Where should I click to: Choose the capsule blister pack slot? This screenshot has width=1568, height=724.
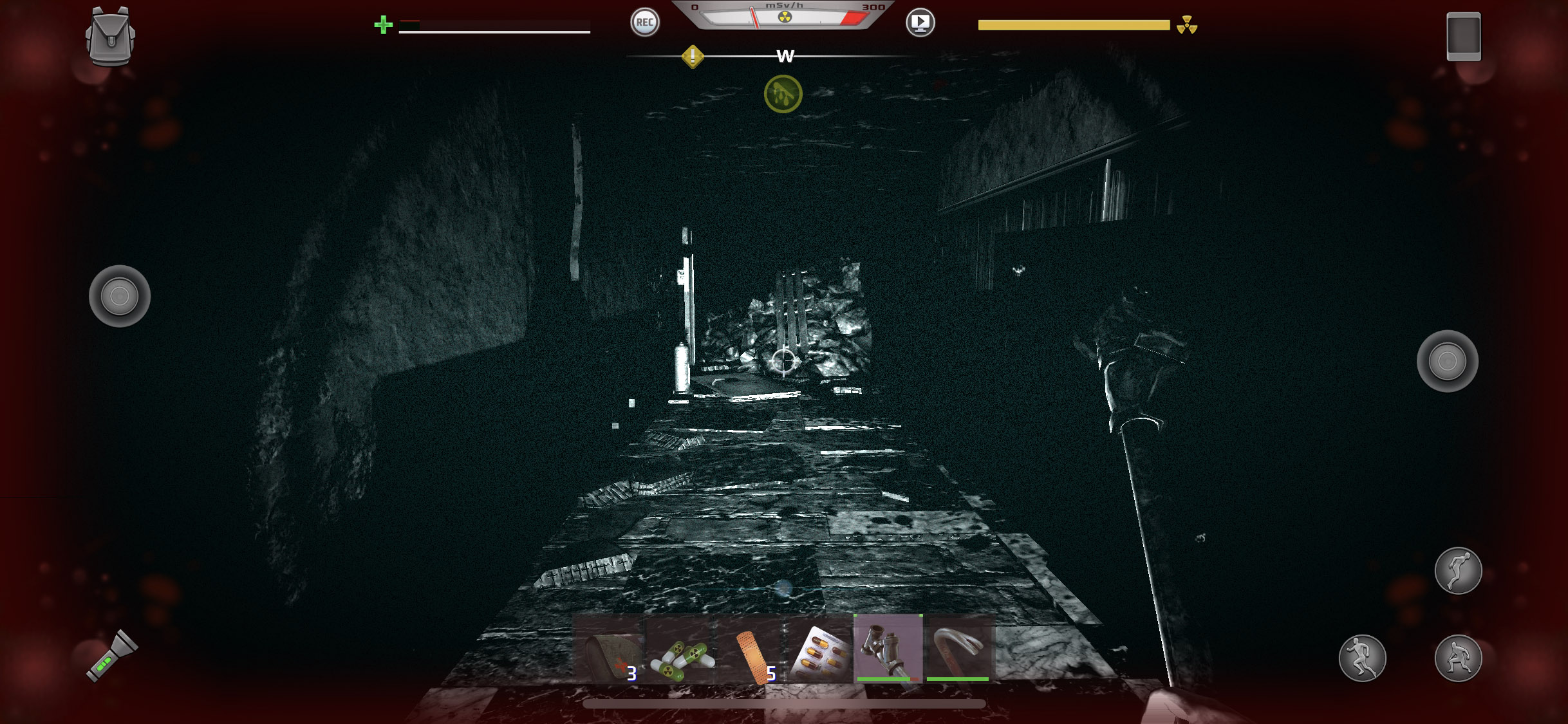[x=819, y=650]
